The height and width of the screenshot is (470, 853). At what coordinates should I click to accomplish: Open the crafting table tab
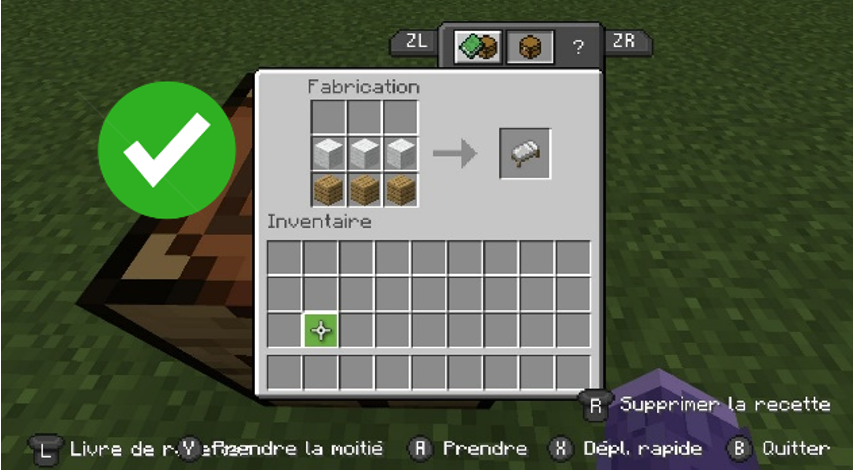point(529,46)
